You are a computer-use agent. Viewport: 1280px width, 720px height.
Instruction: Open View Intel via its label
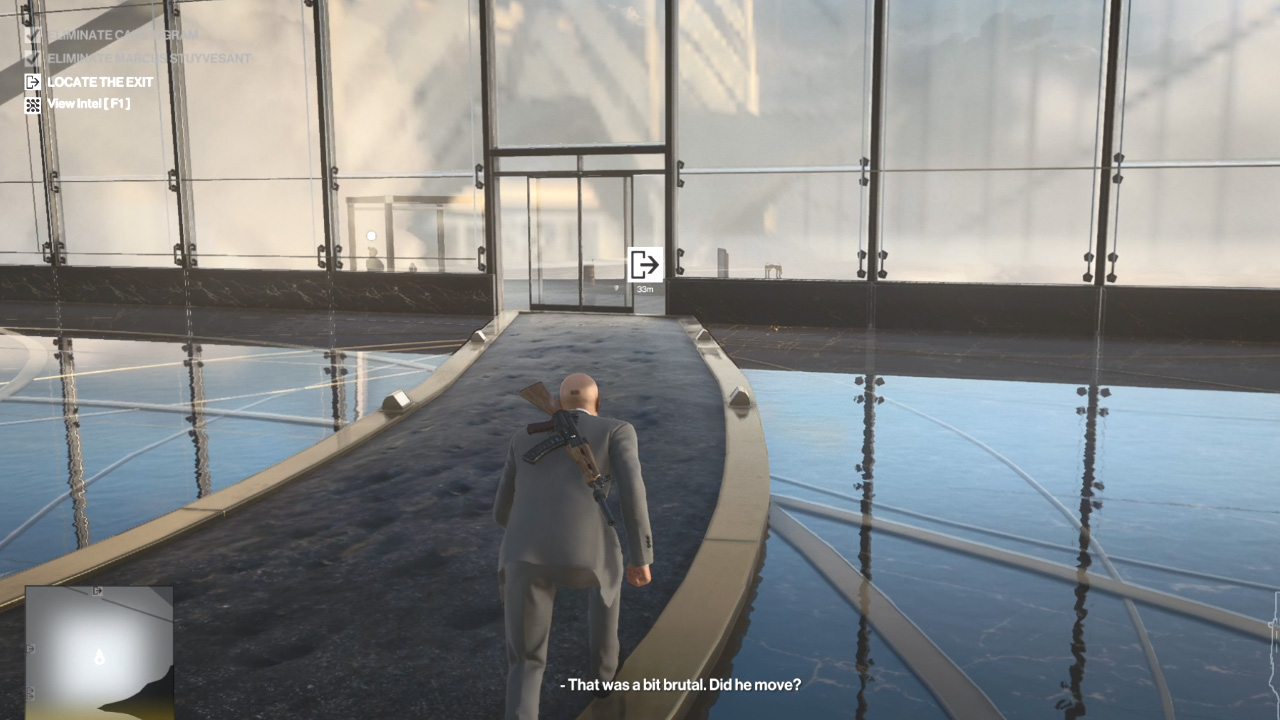[x=87, y=103]
